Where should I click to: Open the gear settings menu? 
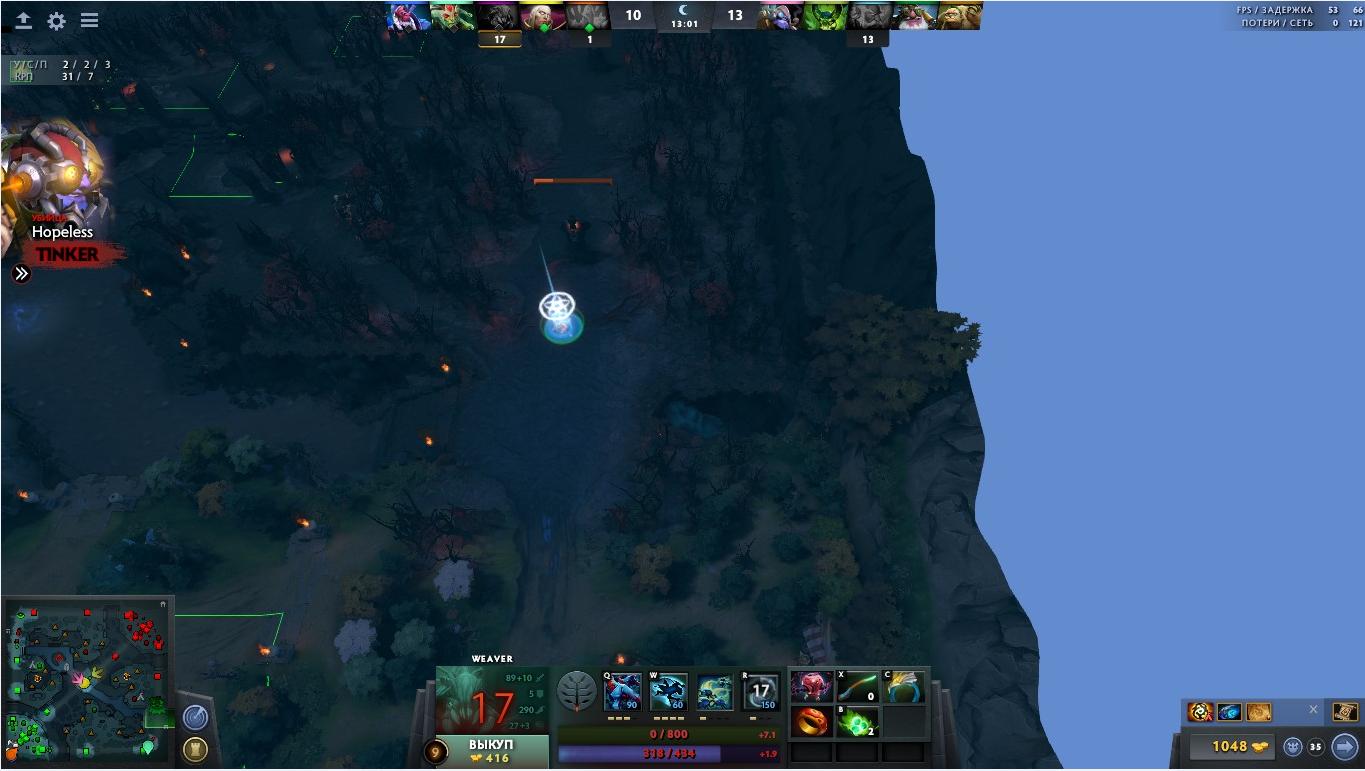56,21
